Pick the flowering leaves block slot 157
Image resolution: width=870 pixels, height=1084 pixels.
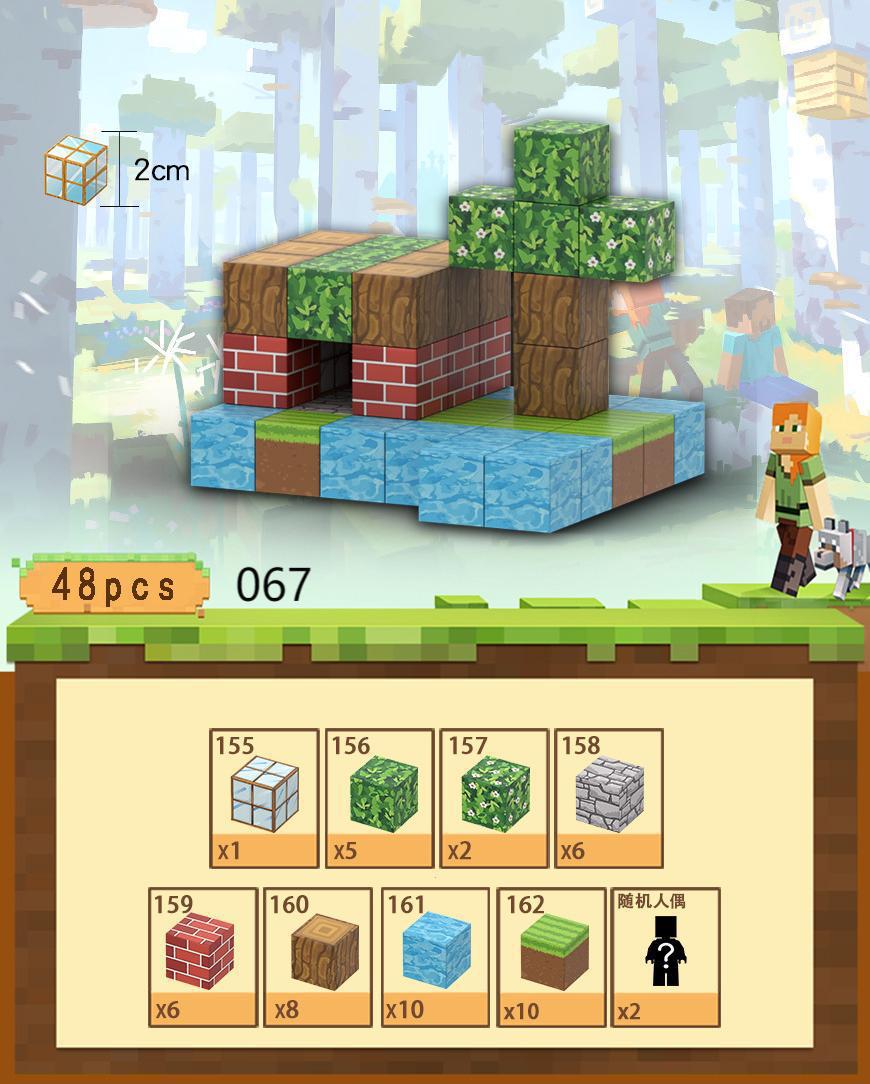(x=494, y=797)
